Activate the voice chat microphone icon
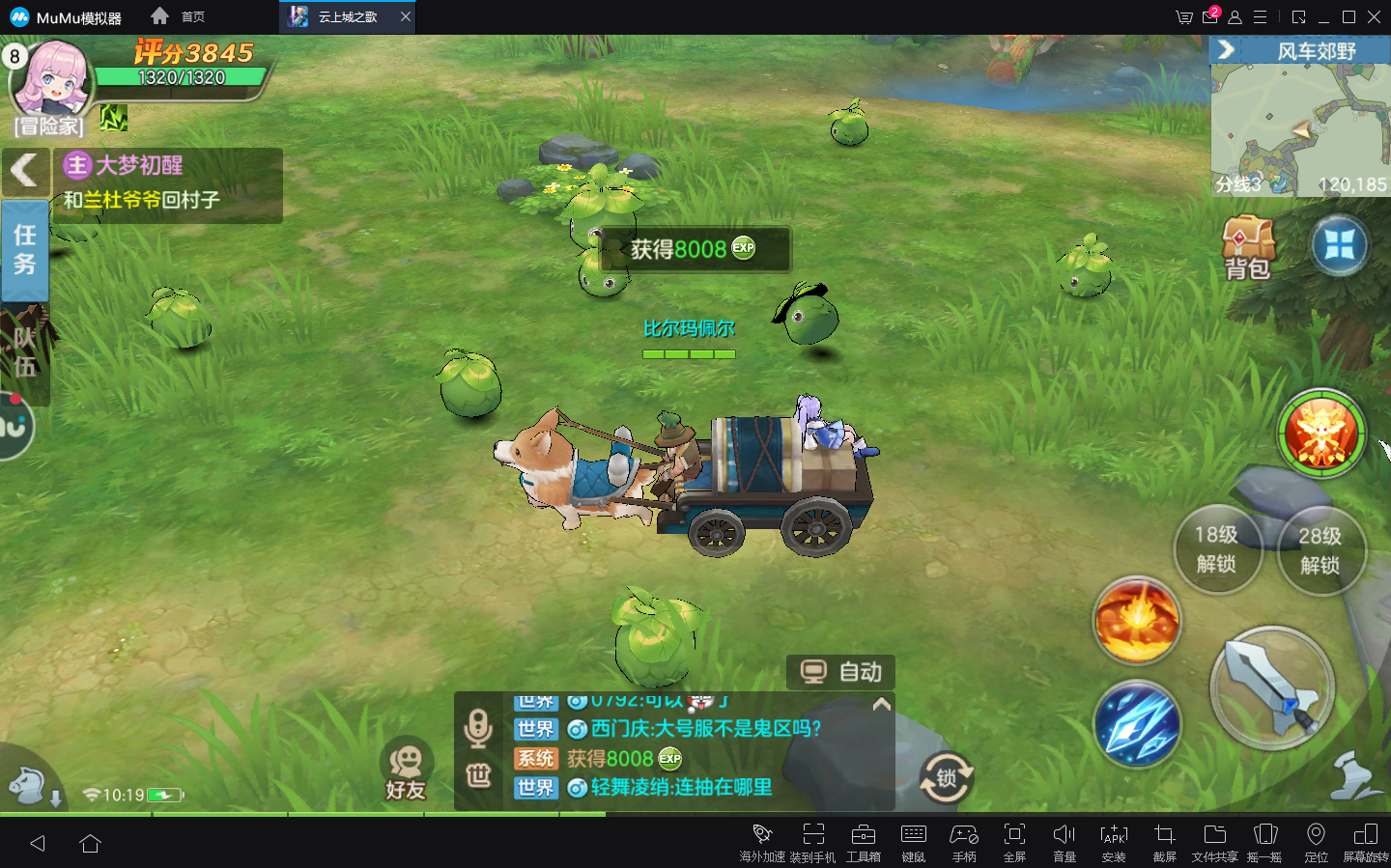The height and width of the screenshot is (868, 1391). [478, 728]
